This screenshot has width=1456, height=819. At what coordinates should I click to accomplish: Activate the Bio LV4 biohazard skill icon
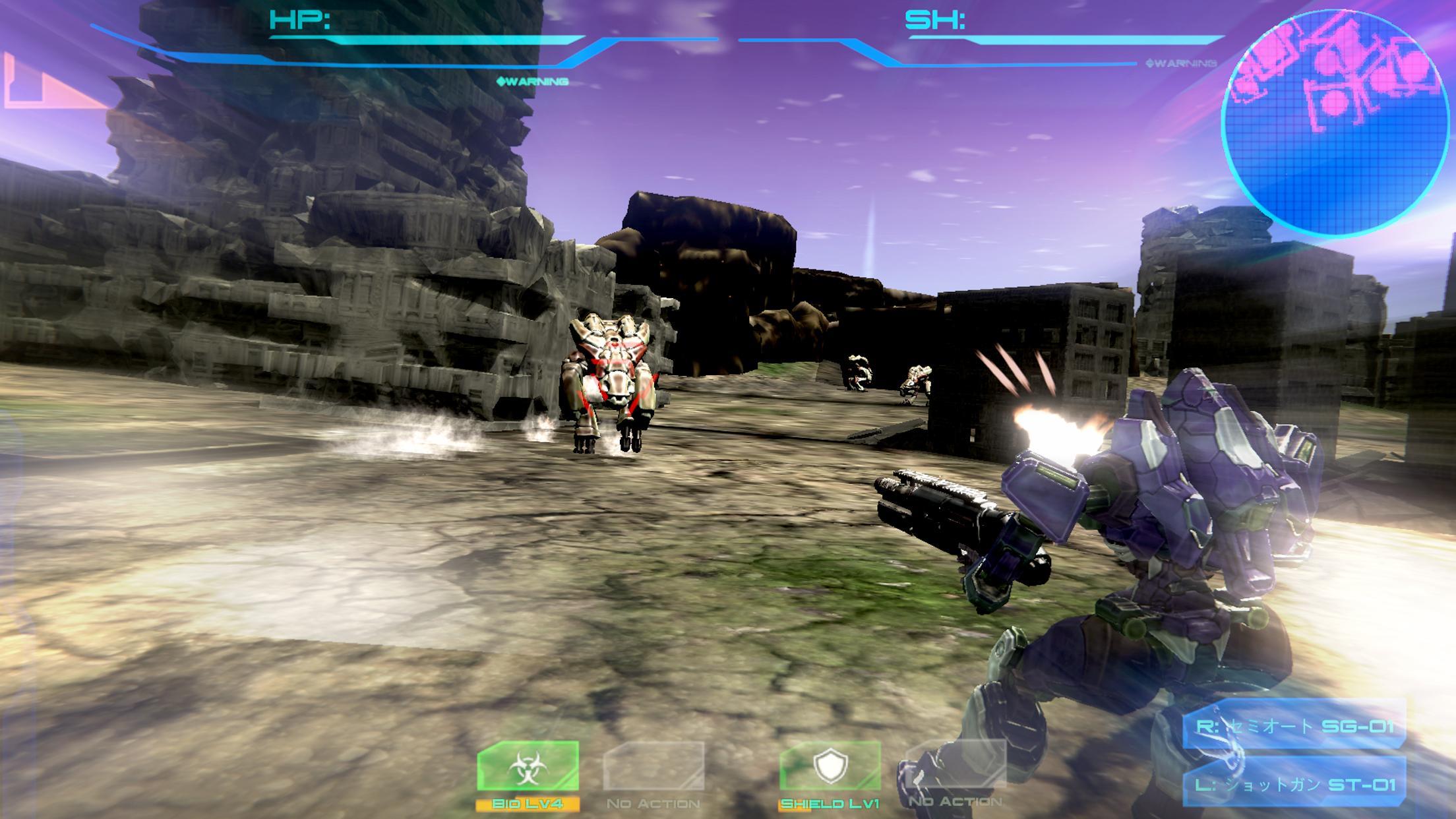click(528, 765)
